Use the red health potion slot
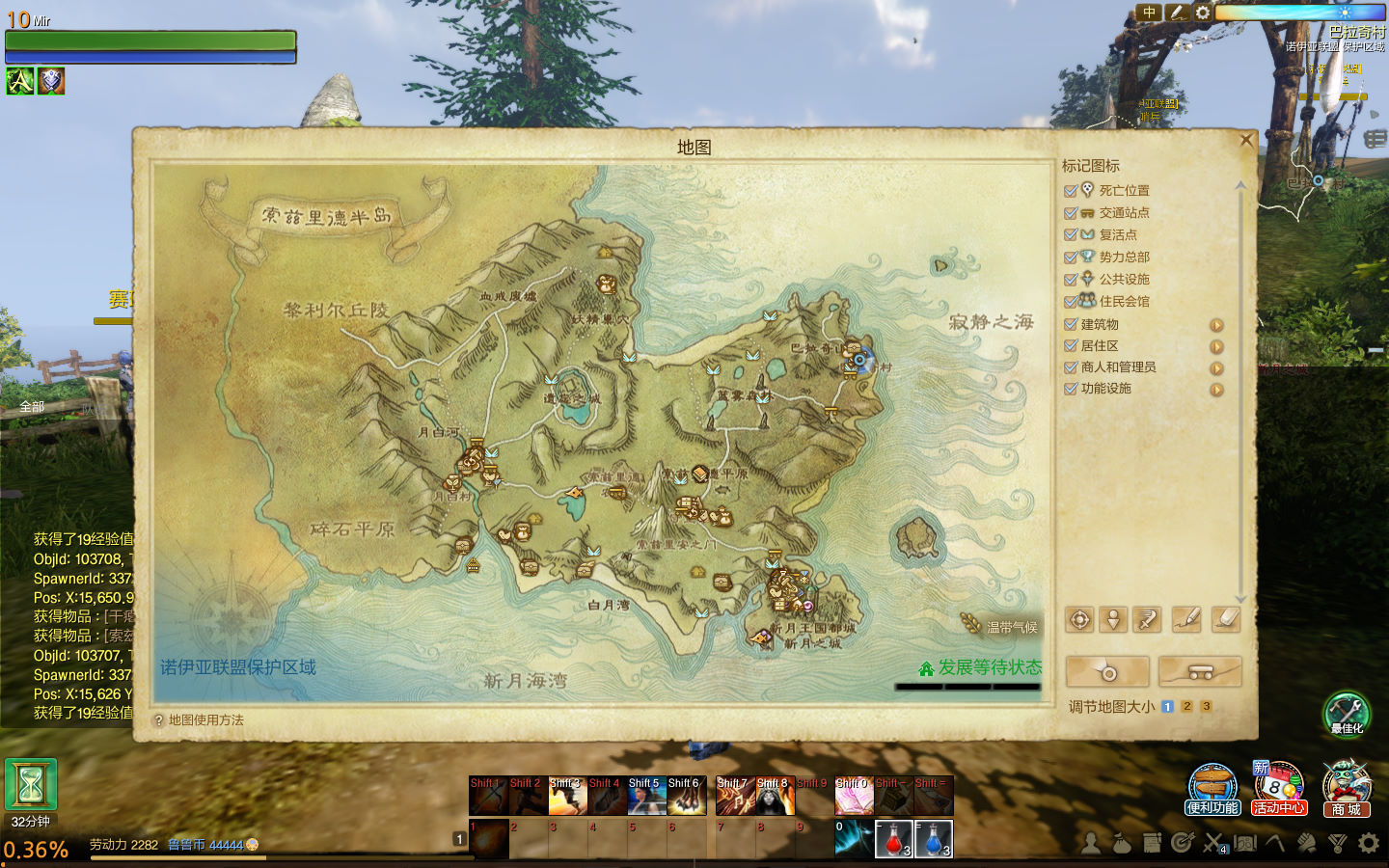 (893, 839)
